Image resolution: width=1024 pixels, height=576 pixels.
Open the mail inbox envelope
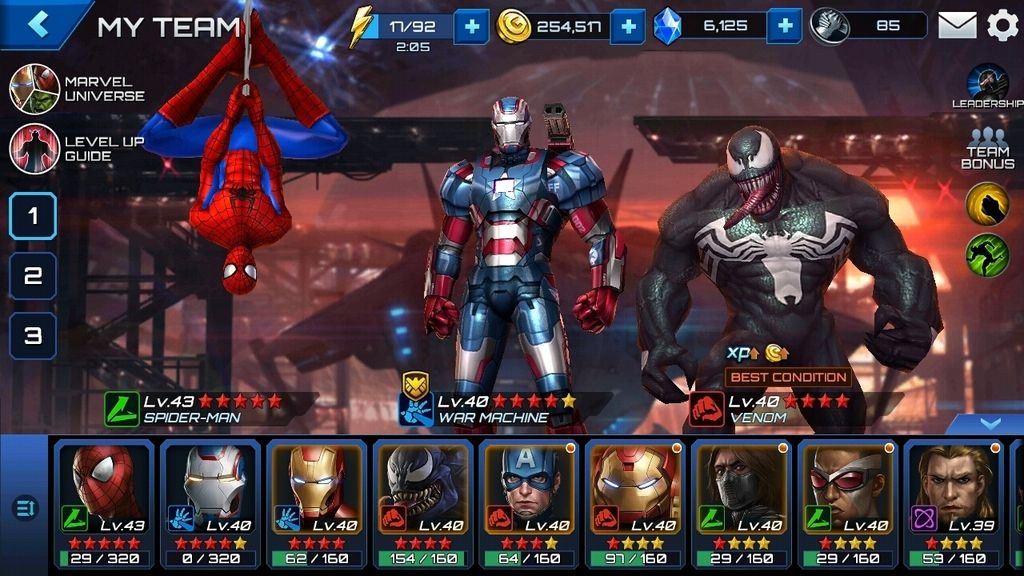[956, 26]
